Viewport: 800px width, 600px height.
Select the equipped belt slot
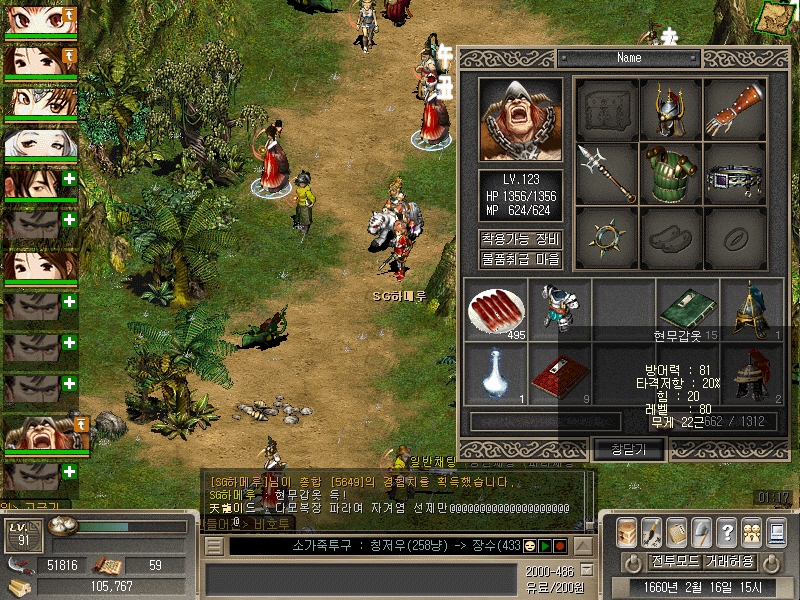pos(735,173)
